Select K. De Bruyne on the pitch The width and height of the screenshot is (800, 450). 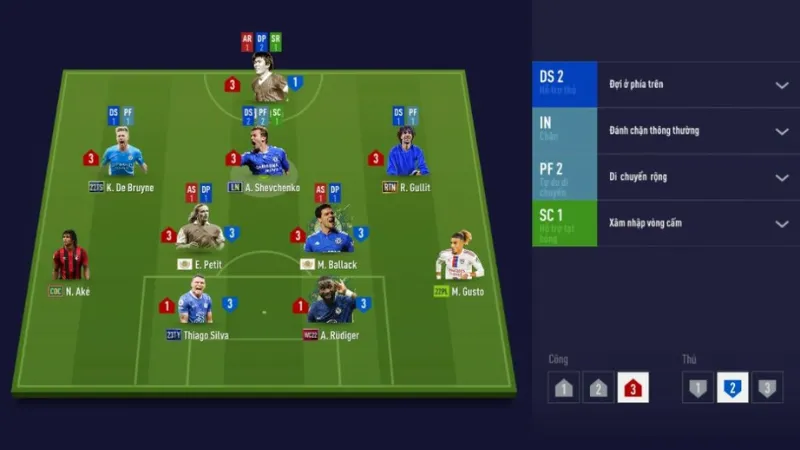(122, 155)
